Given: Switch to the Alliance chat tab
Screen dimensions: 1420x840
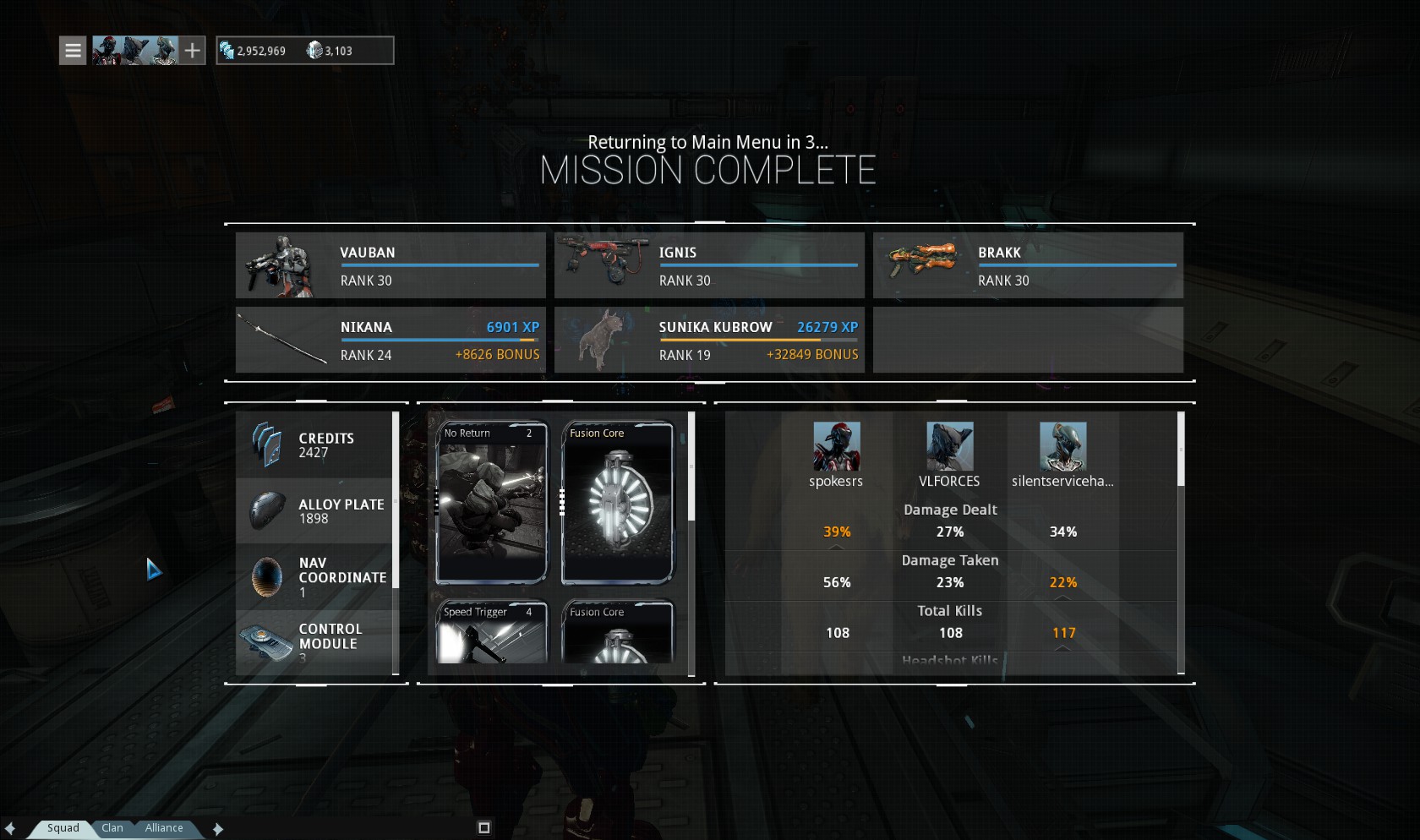Looking at the screenshot, I should tap(164, 828).
